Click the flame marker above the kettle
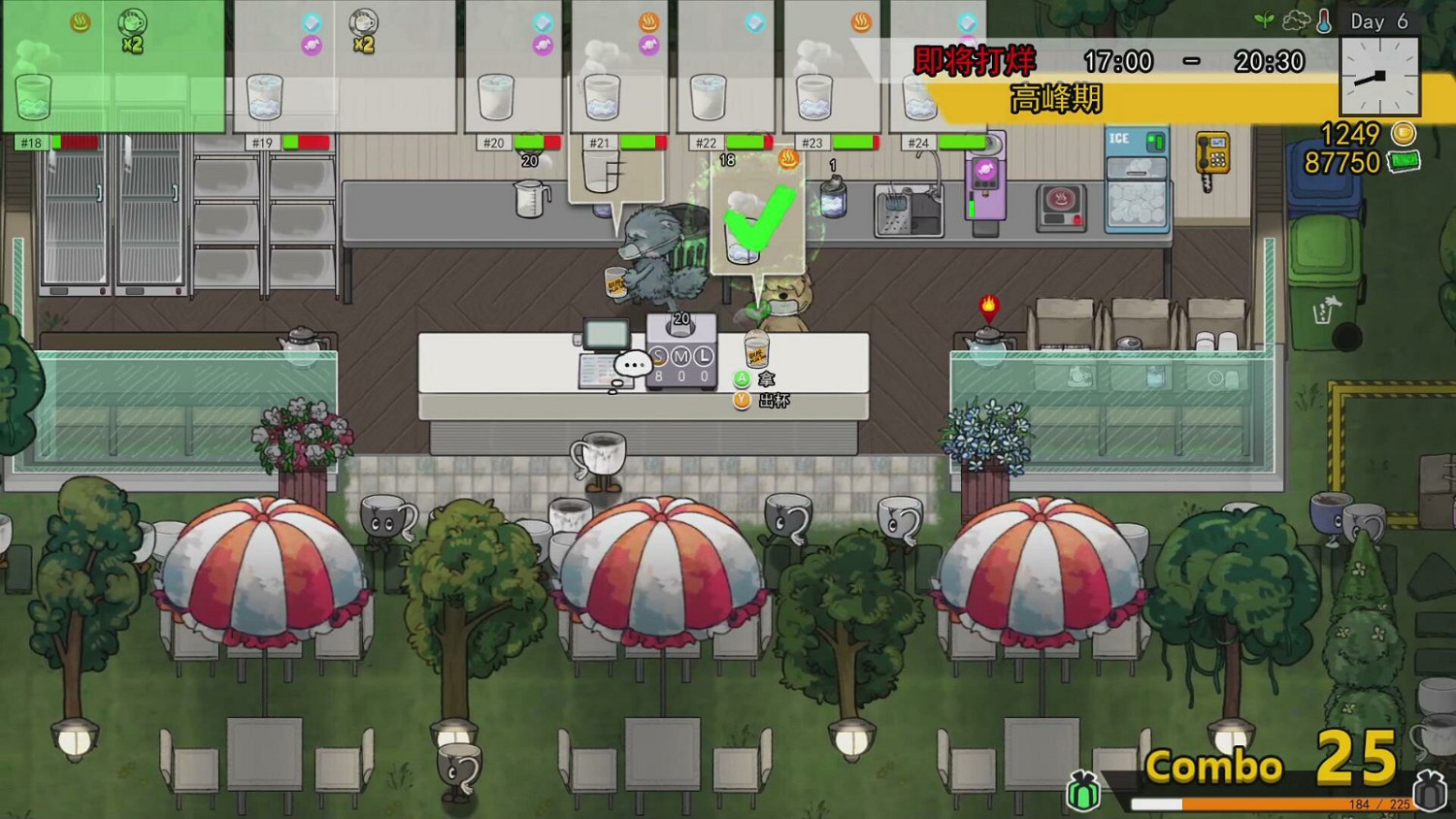1456x819 pixels. pos(988,305)
